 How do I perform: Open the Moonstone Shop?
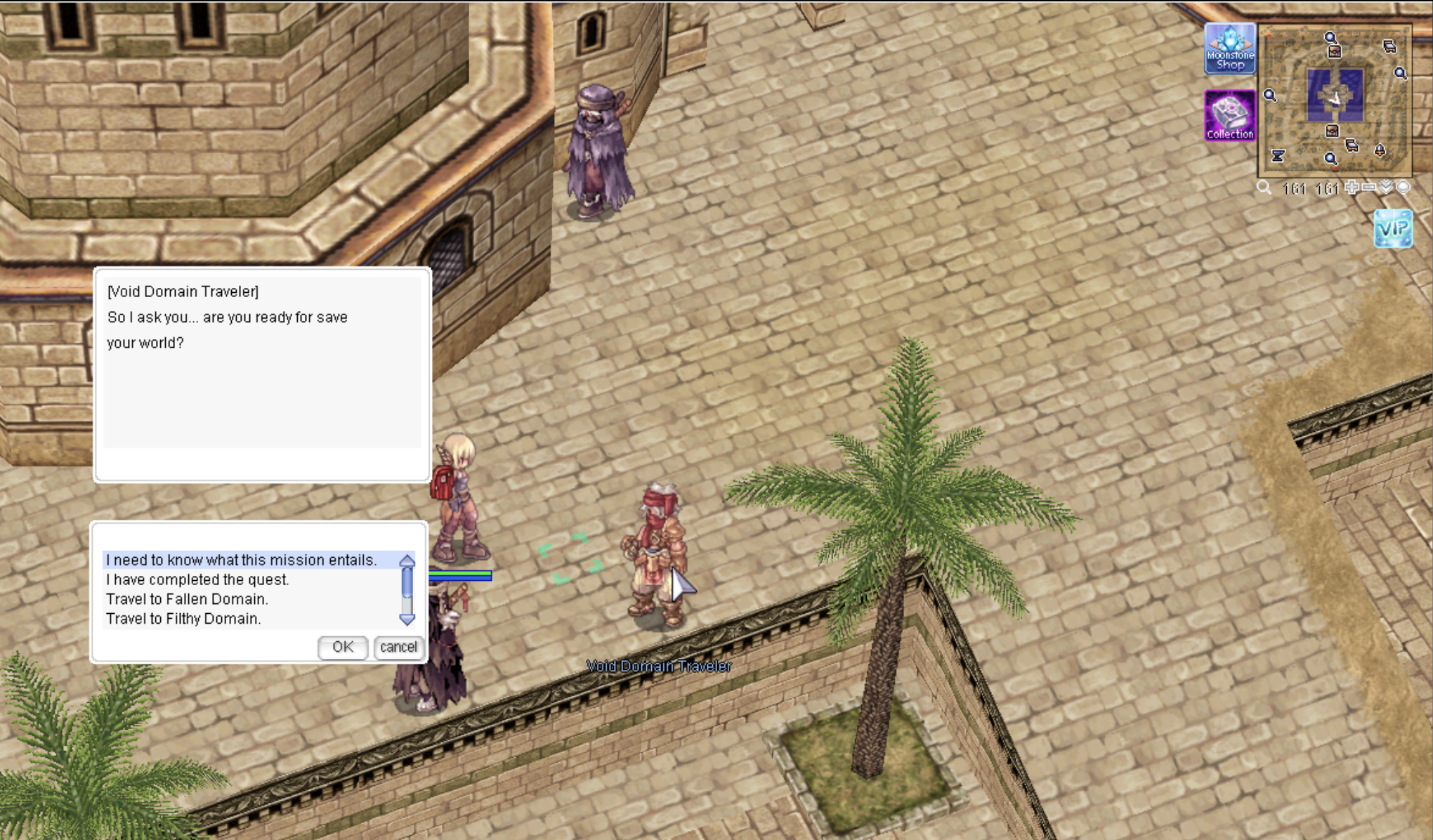(x=1230, y=49)
